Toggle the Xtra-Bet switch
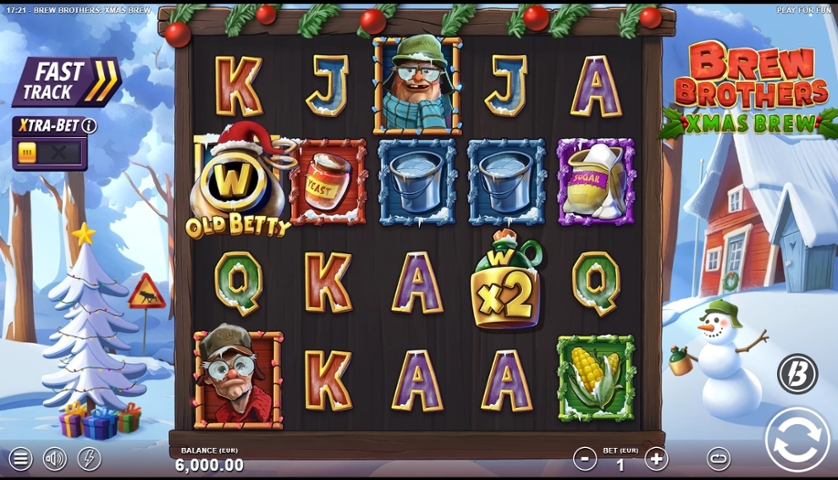Viewport: 838px width, 480px height. click(x=49, y=153)
